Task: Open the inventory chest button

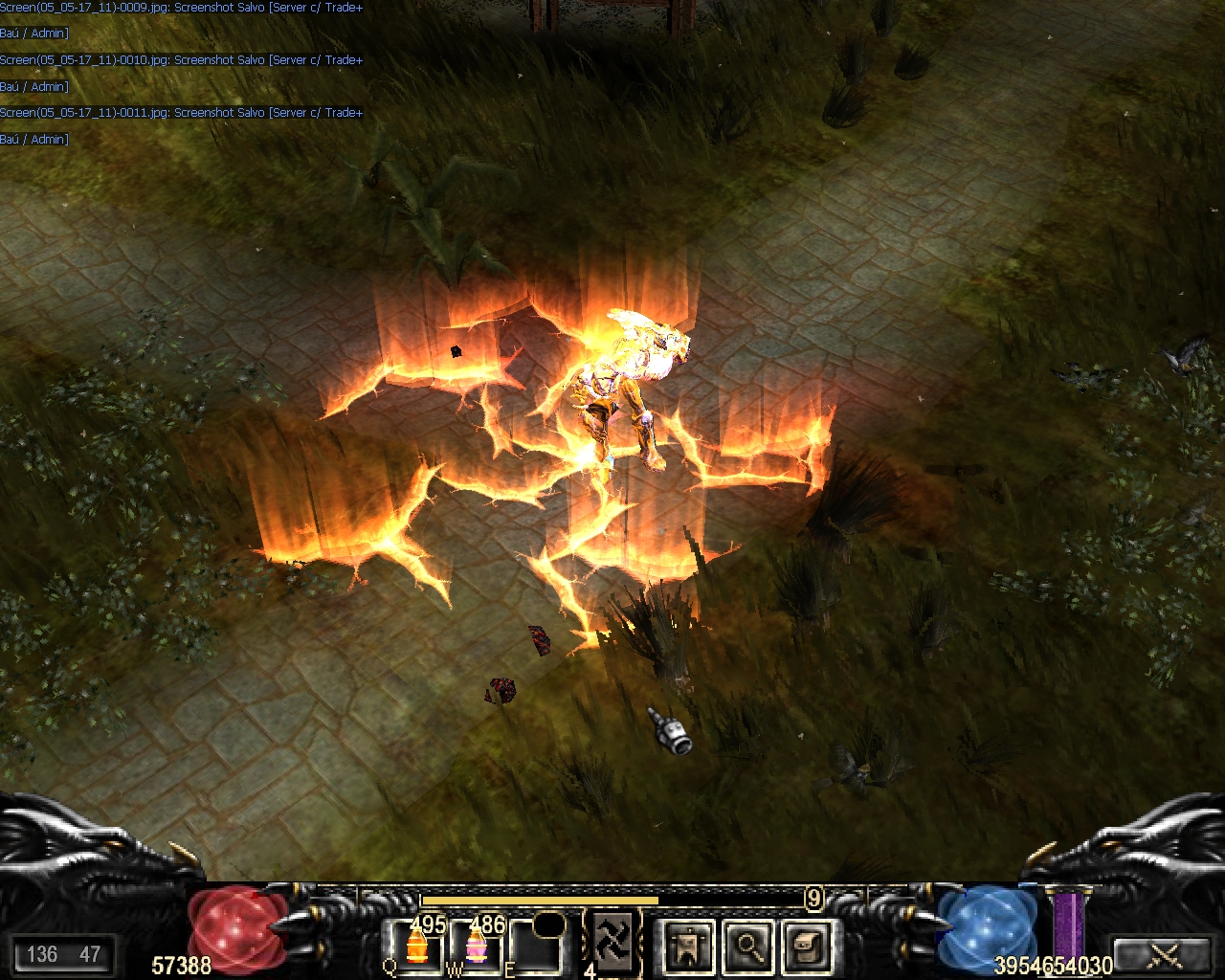Action: pos(807,947)
